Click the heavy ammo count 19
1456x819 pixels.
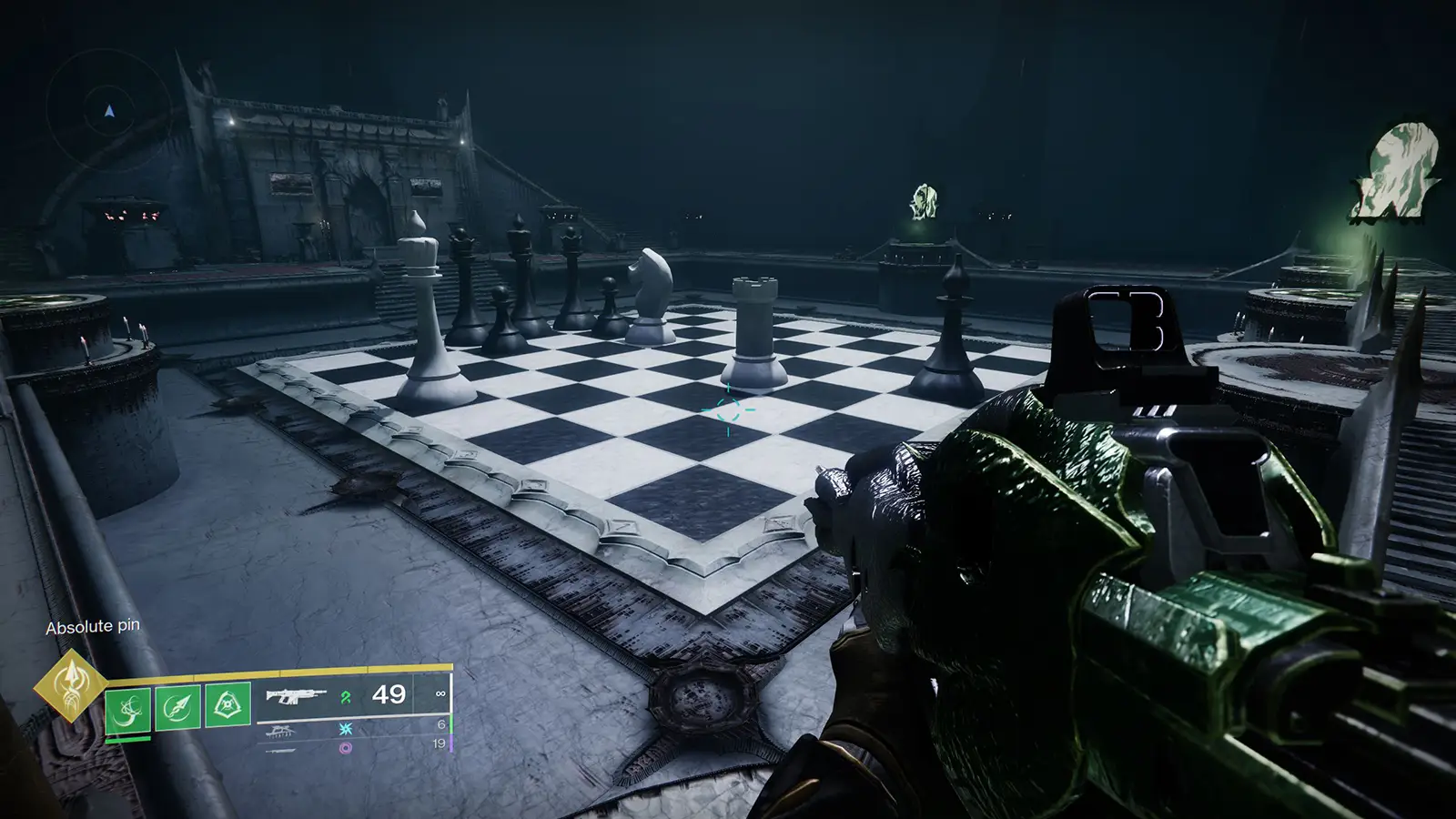click(x=438, y=743)
